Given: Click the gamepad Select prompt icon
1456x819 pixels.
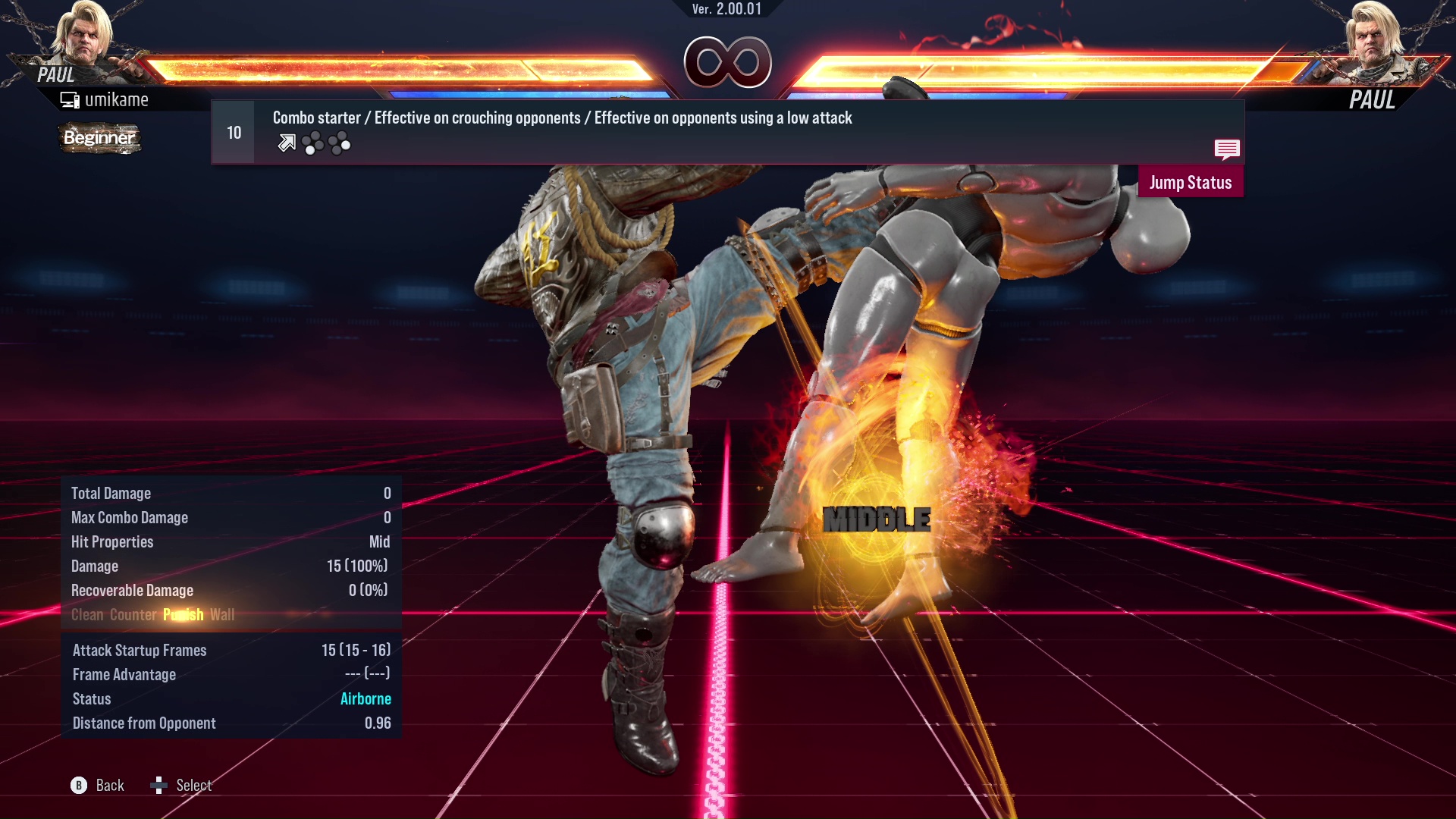Looking at the screenshot, I should tap(159, 786).
